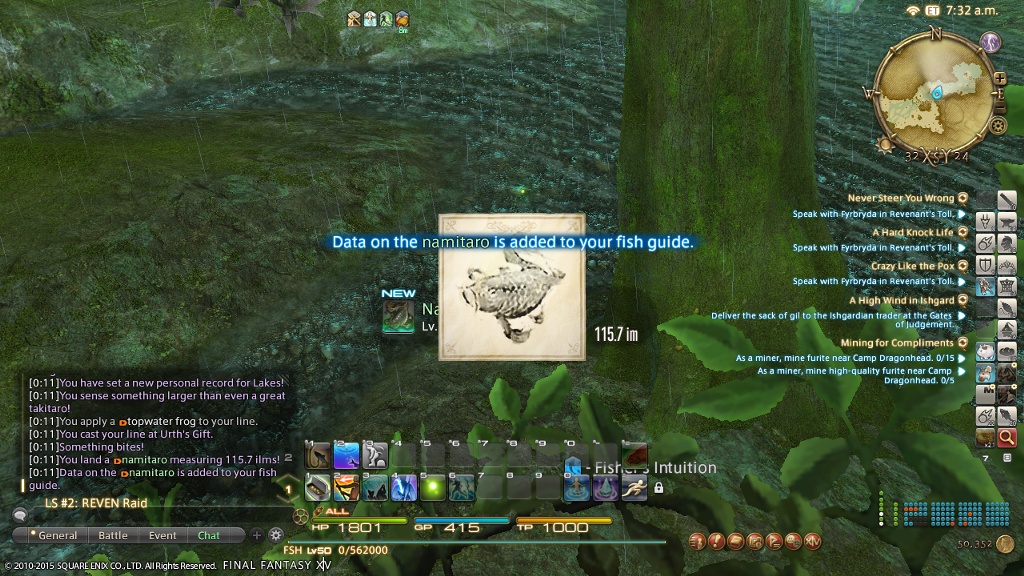Open the Battle chat log tab

pyautogui.click(x=113, y=535)
